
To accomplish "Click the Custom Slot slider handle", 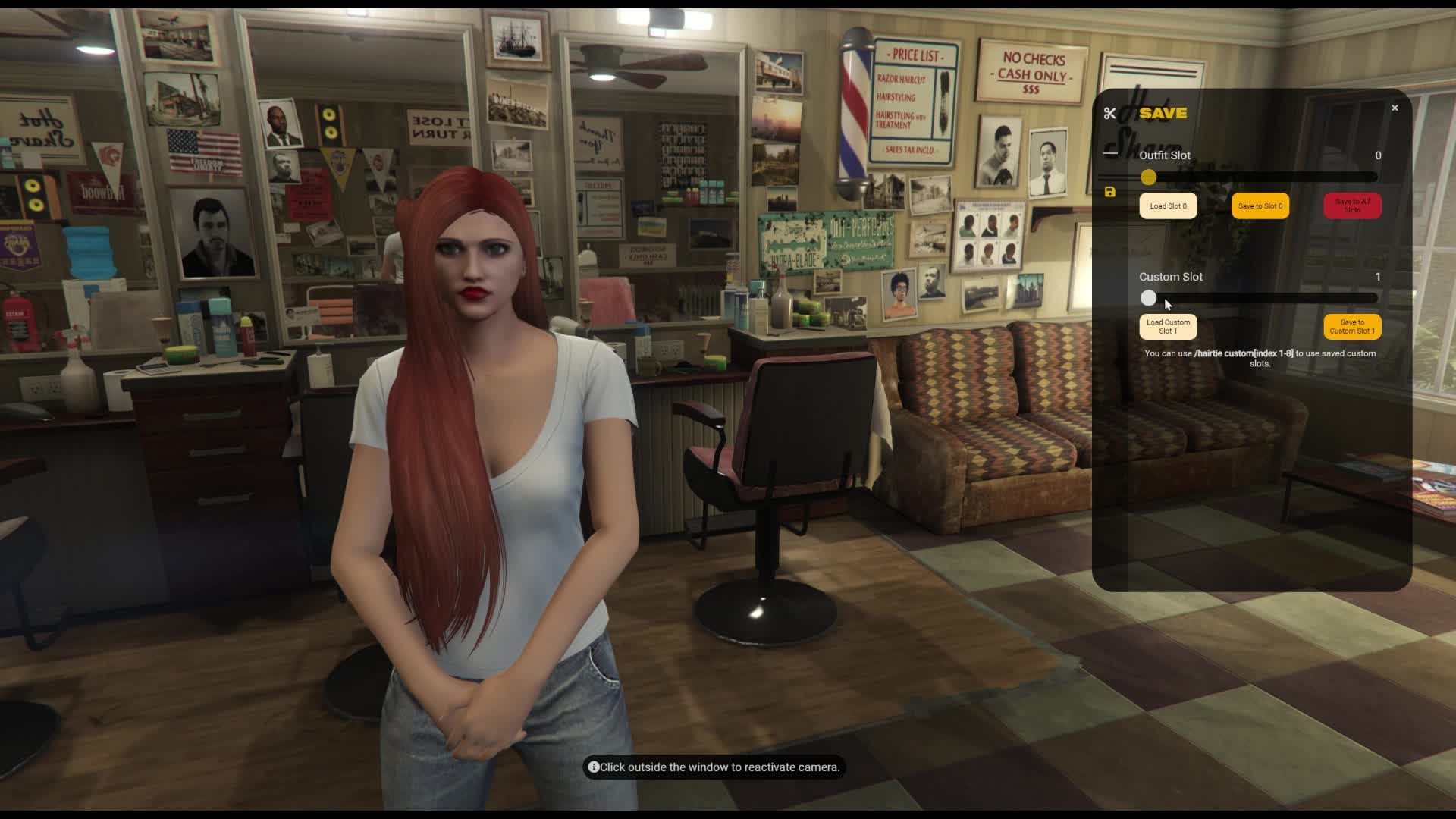I will tap(1148, 299).
